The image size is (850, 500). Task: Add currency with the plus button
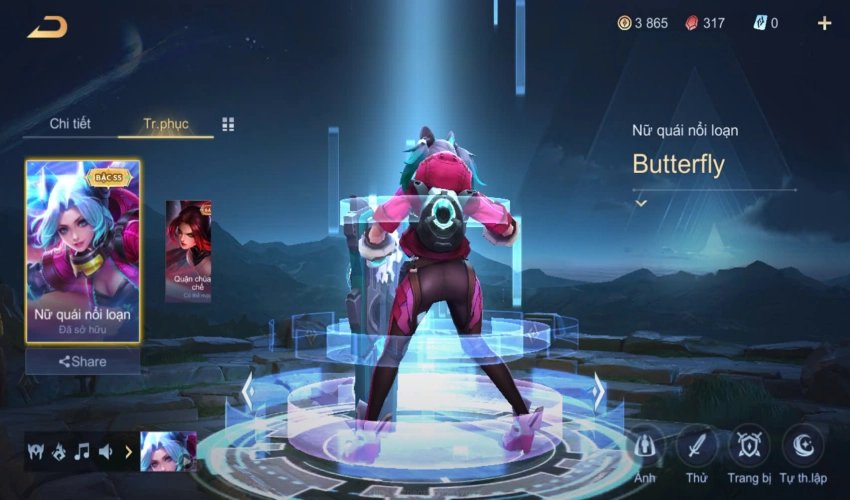point(824,23)
